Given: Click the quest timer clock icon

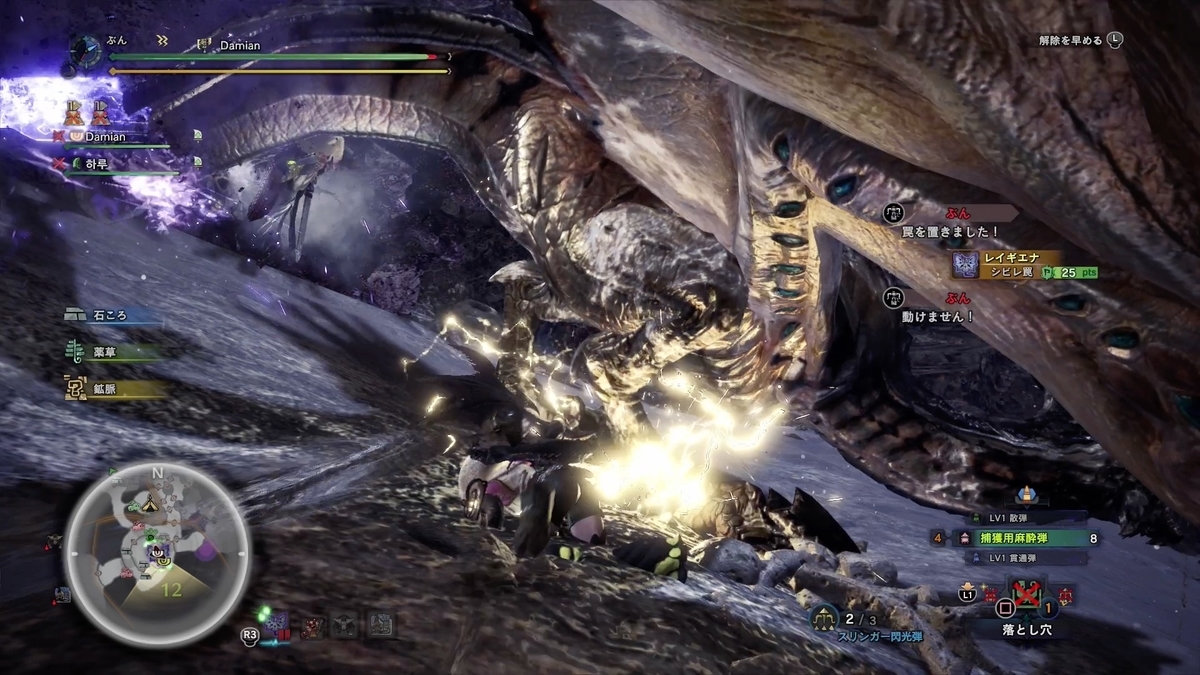Looking at the screenshot, I should [87, 52].
